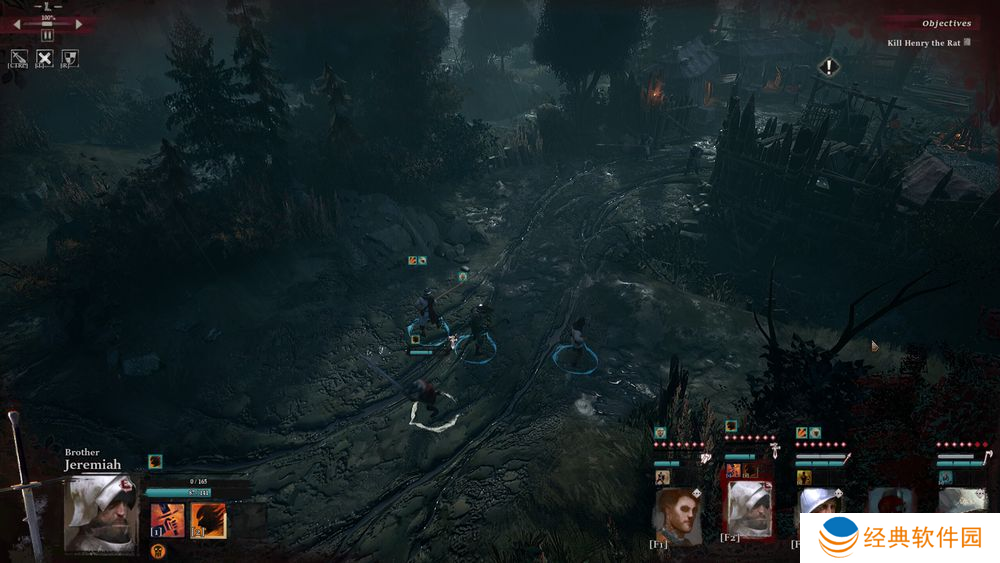The image size is (1000, 563).
Task: Increase game speed with the right arrow
Action: pos(78,24)
